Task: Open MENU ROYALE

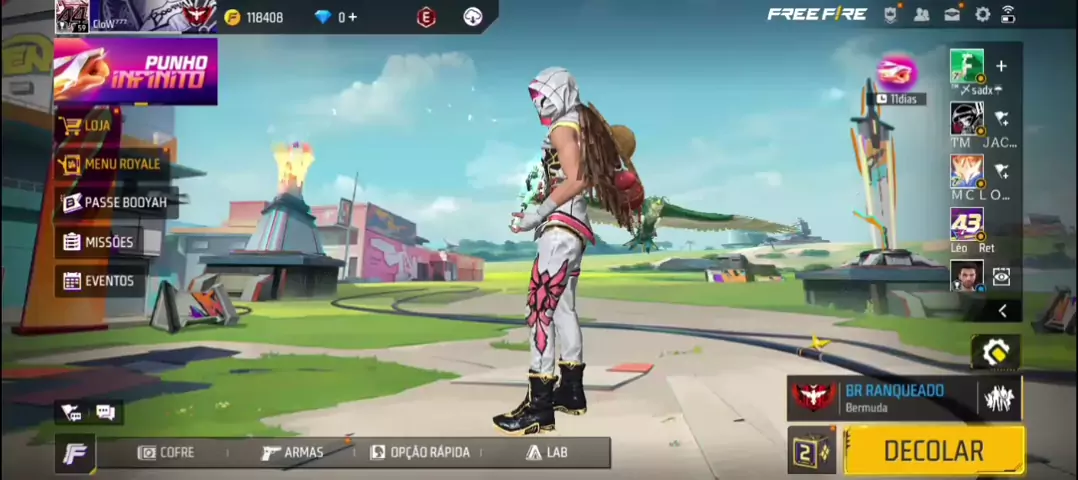Action: pos(110,164)
